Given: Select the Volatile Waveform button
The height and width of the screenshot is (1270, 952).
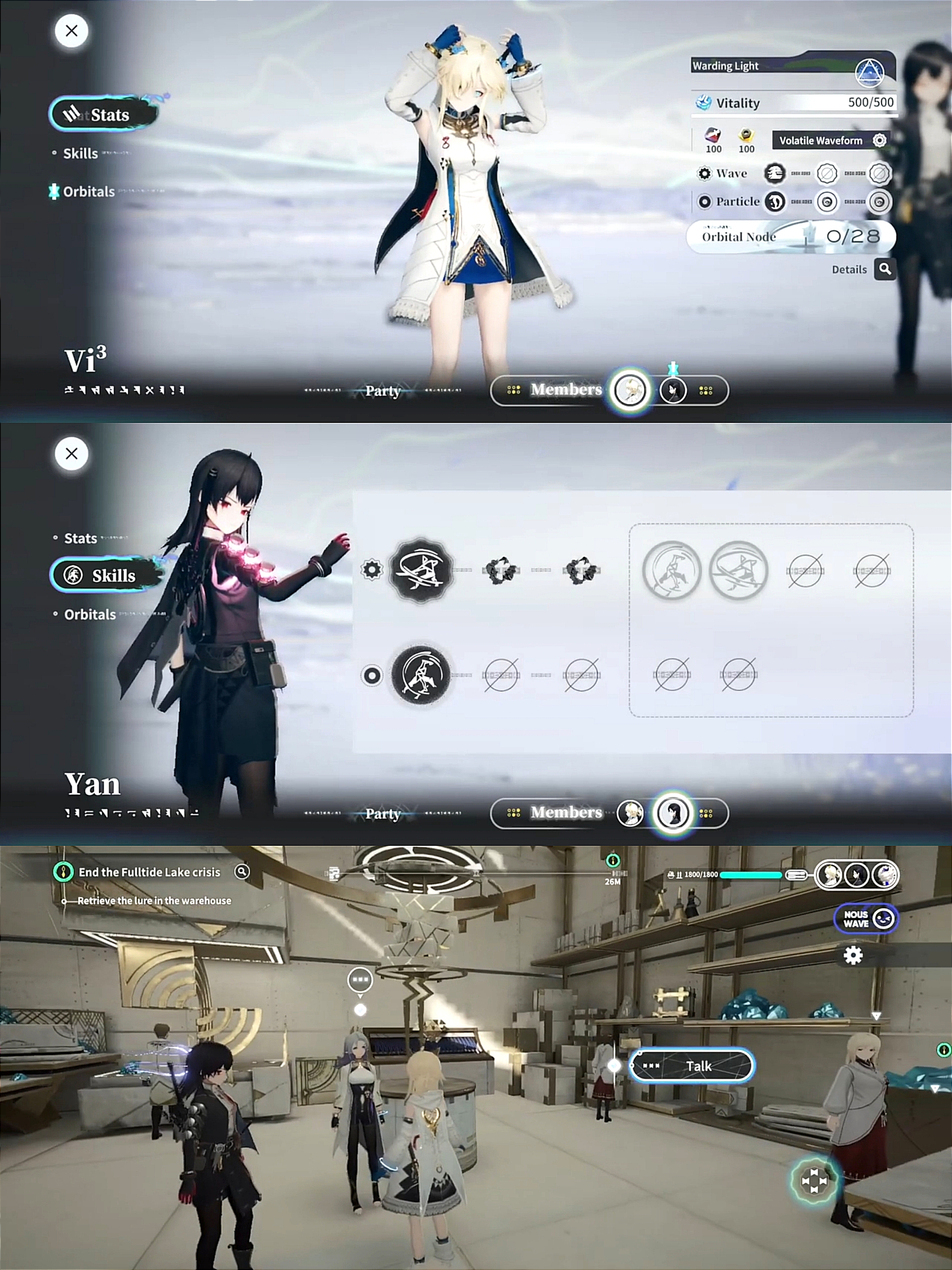Looking at the screenshot, I should coord(830,141).
